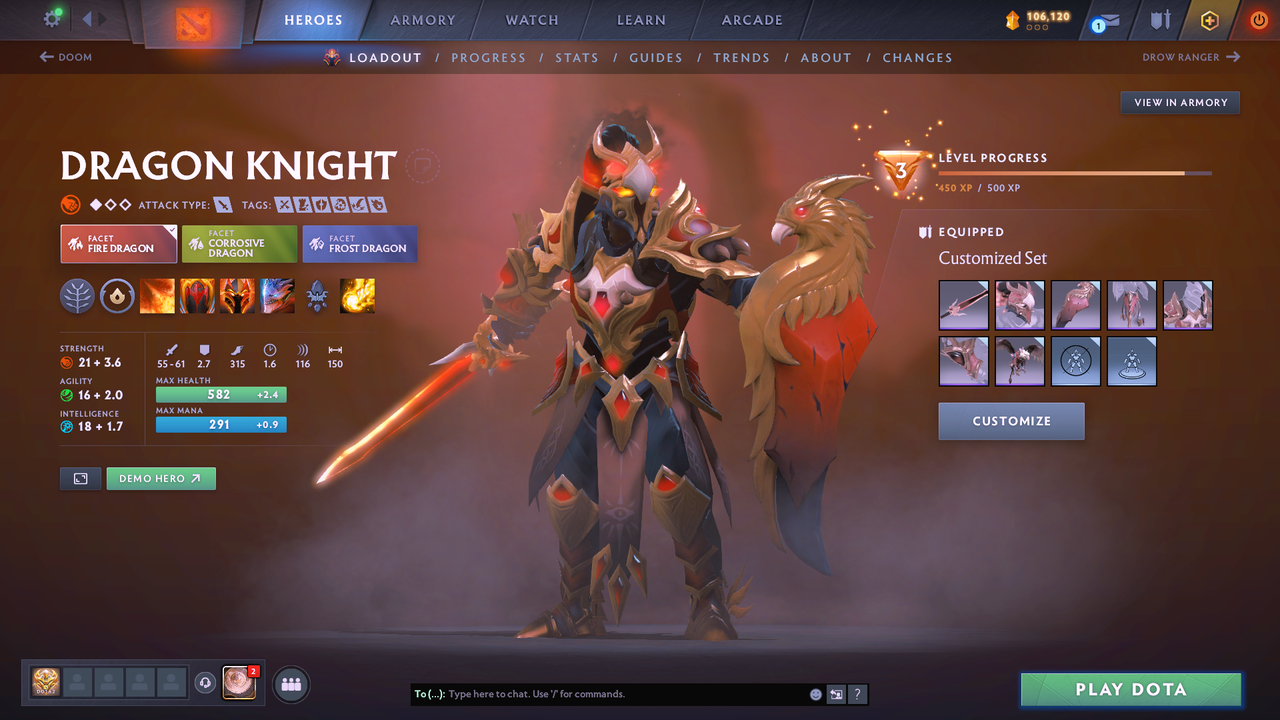Click VIEW IN ARMORY
Image resolution: width=1280 pixels, height=720 pixels.
(1180, 102)
